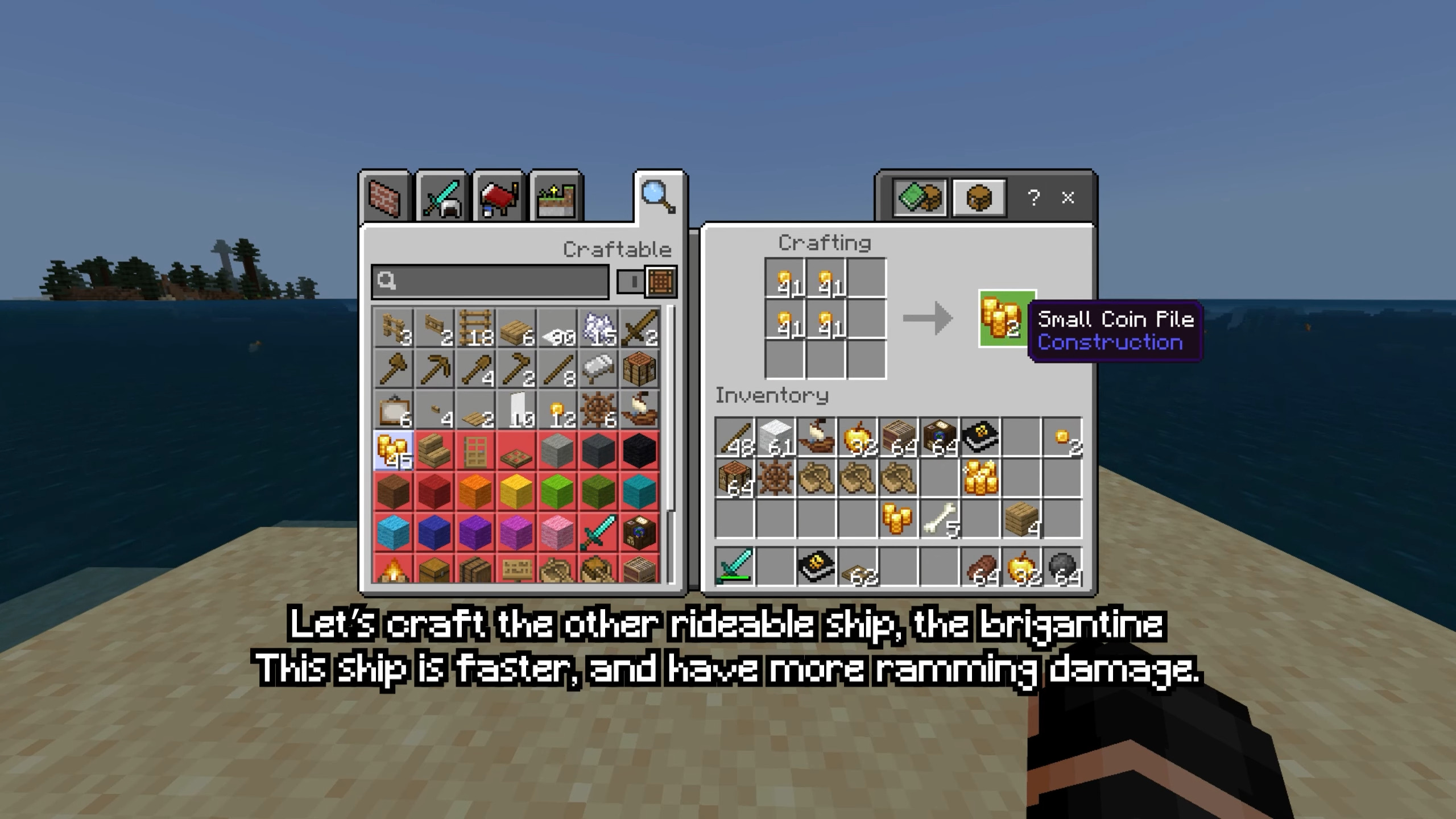The width and height of the screenshot is (1456, 819).
Task: Select the white wool stack of 61
Action: coord(776,438)
